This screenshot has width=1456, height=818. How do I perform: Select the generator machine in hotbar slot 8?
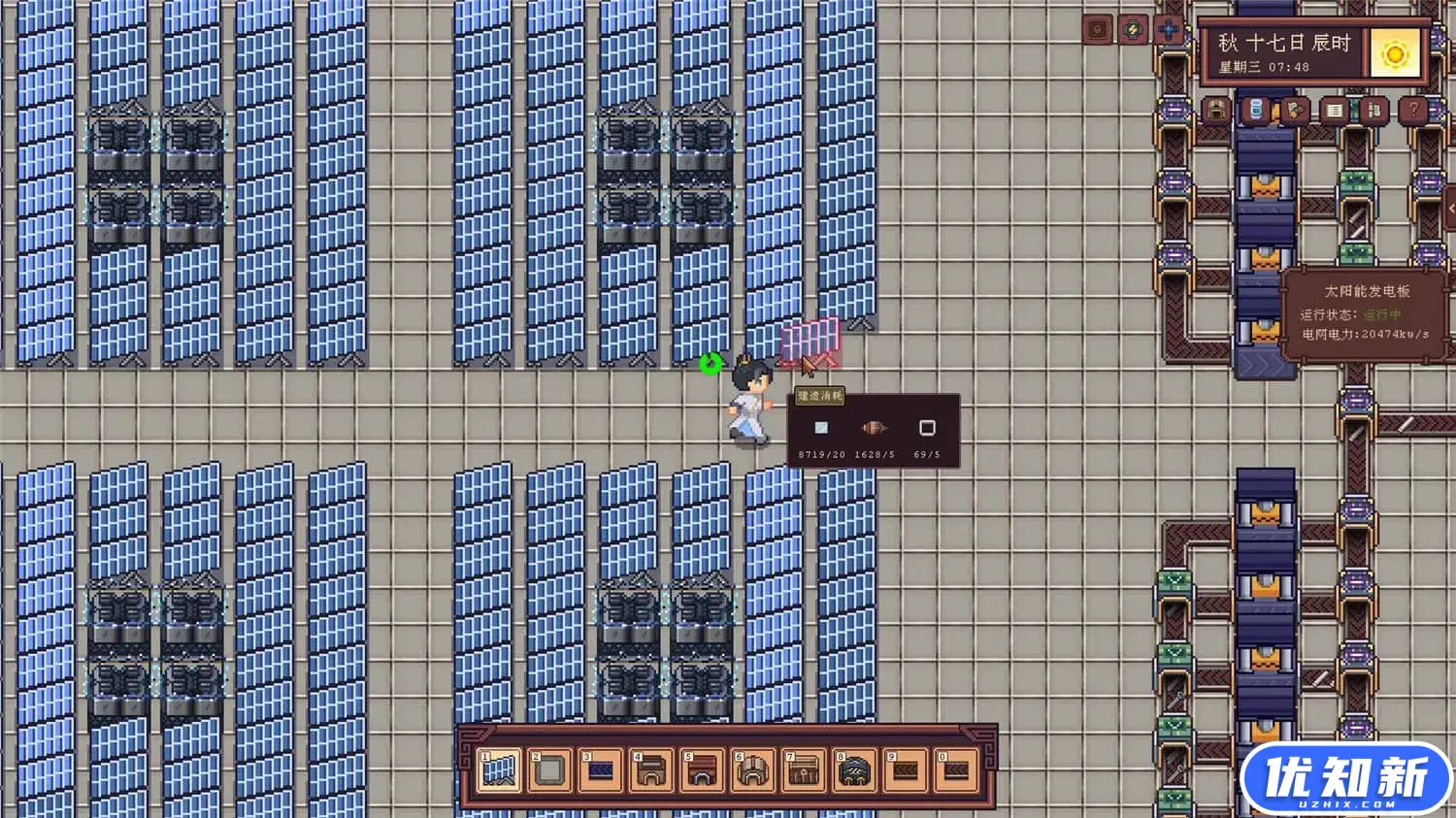coord(854,771)
